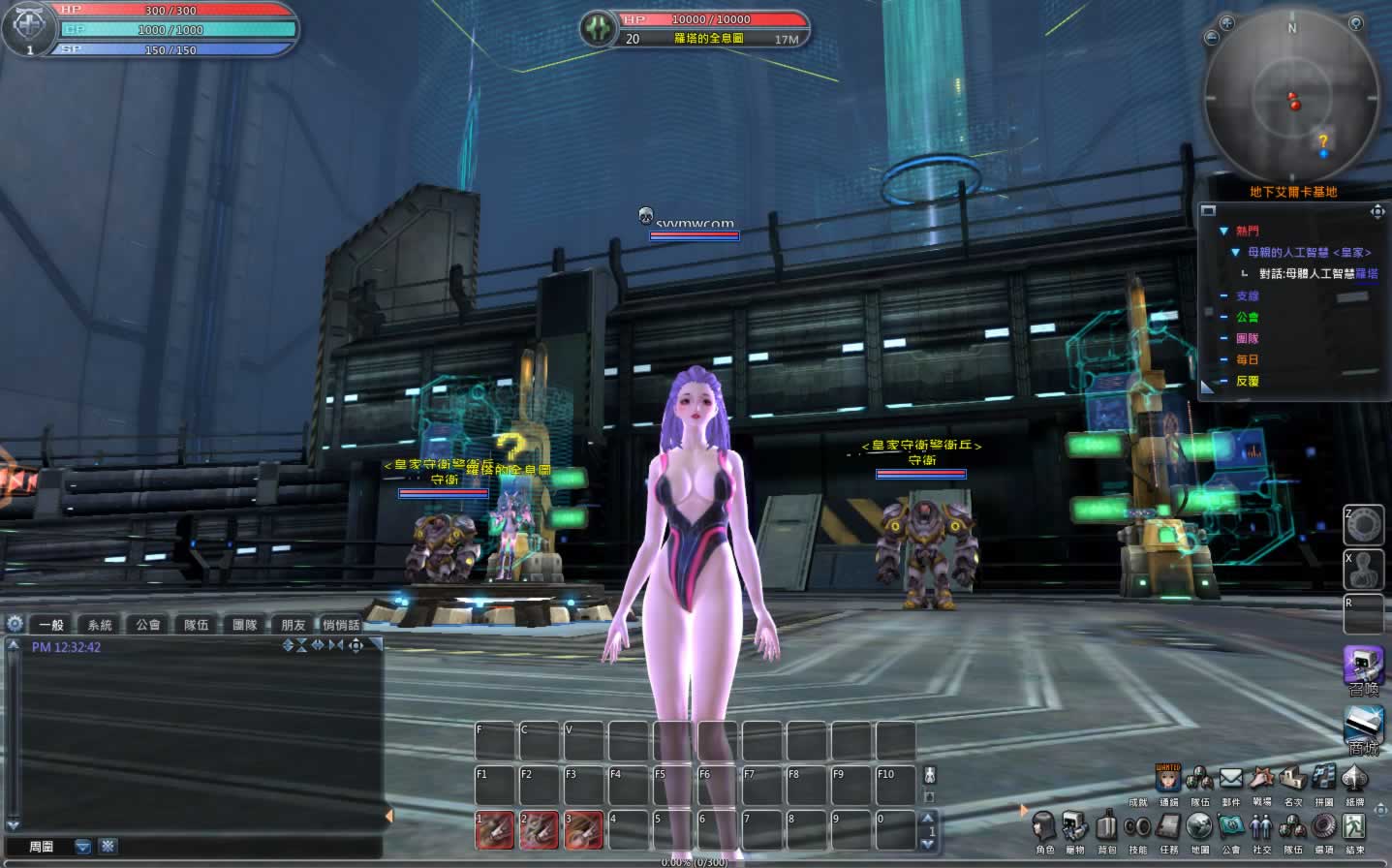Open the 公會 guild flag icon
Image resolution: width=1392 pixels, height=868 pixels.
pos(1230,827)
